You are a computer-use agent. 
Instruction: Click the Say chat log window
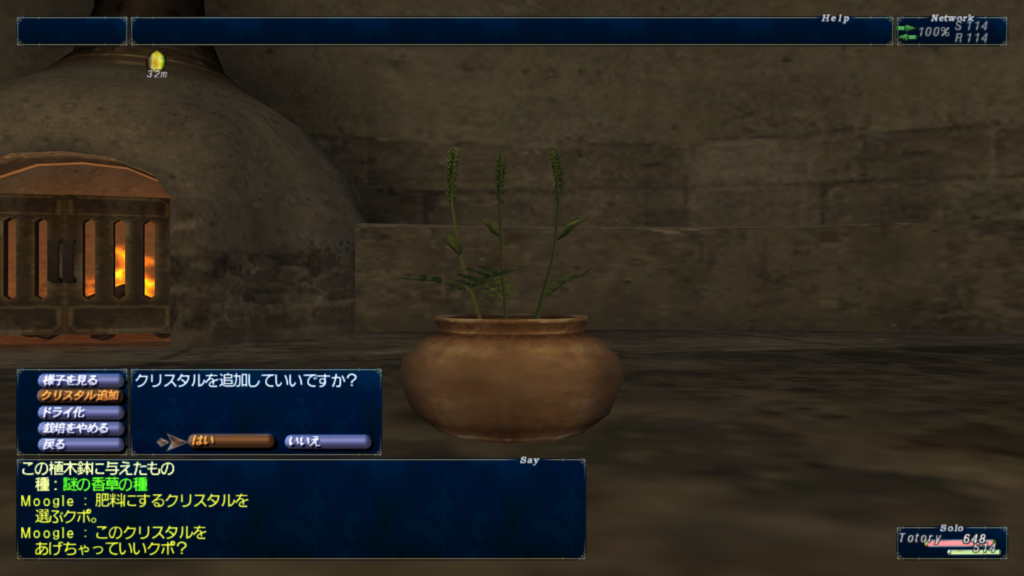300,508
